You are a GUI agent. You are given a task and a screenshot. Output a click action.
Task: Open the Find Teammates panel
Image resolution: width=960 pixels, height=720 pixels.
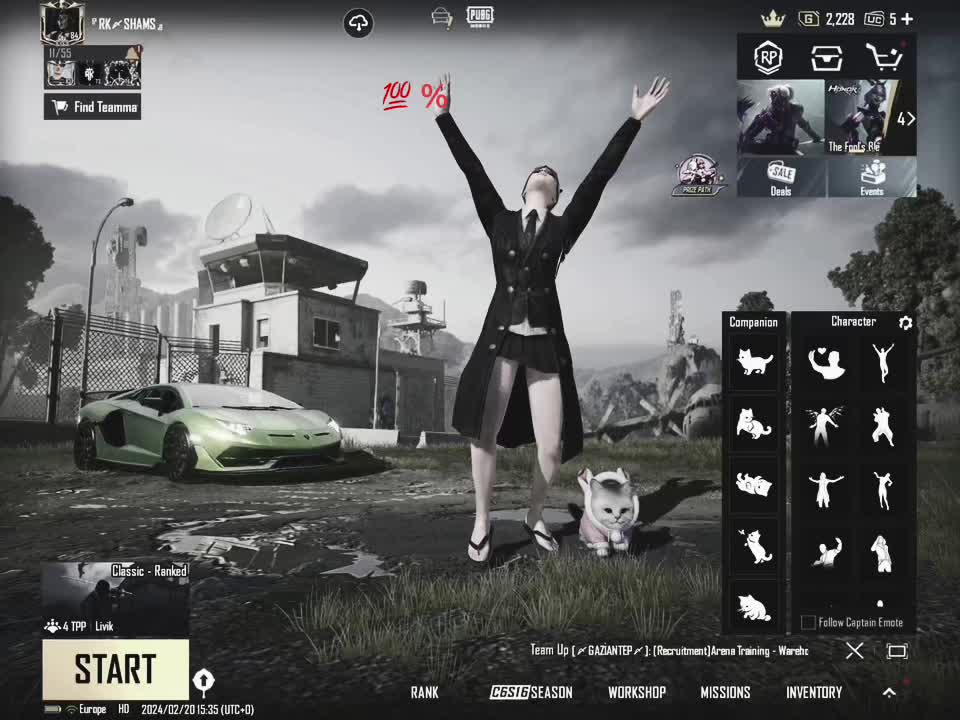click(x=92, y=107)
